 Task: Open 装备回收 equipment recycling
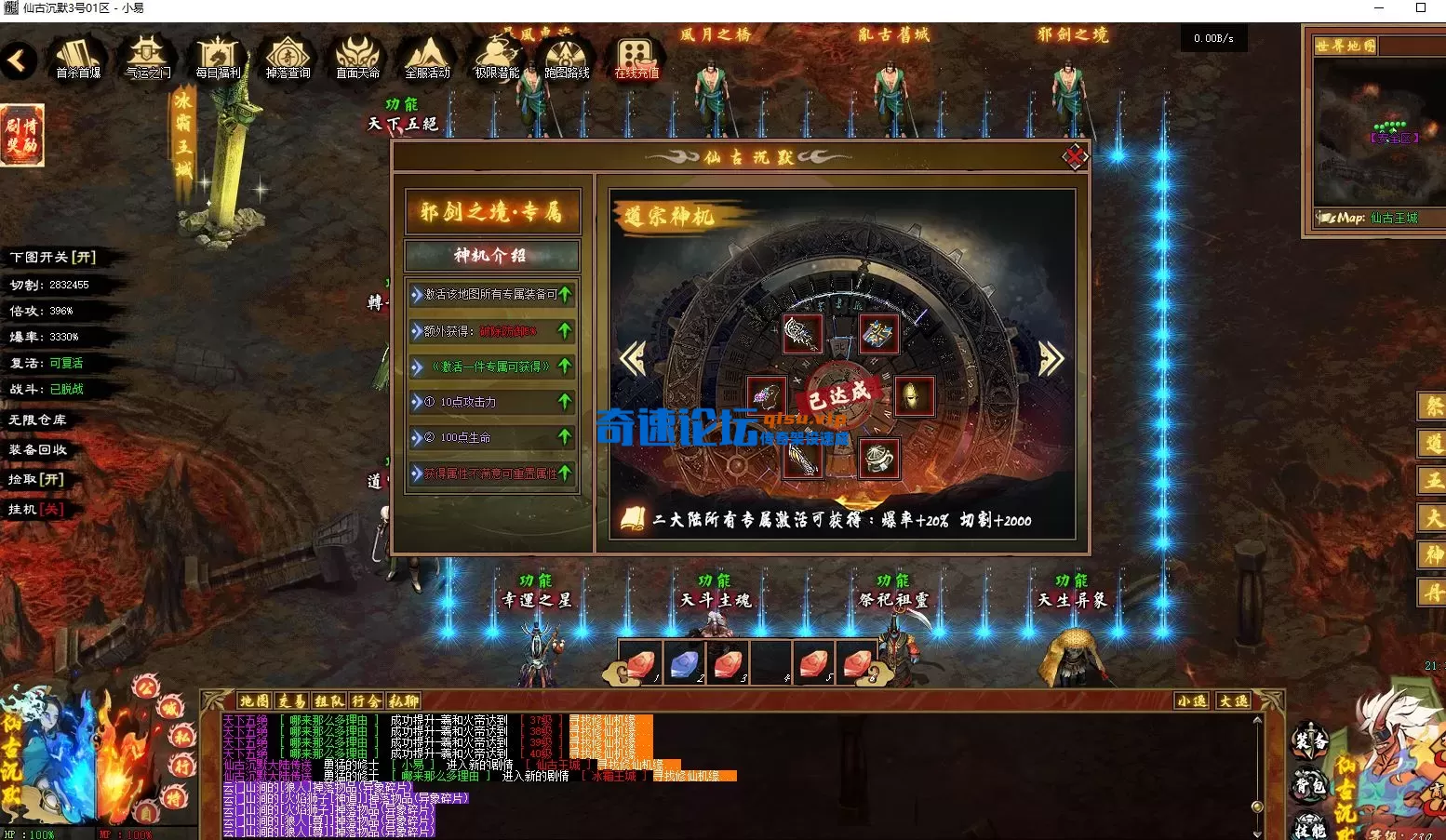point(38,449)
